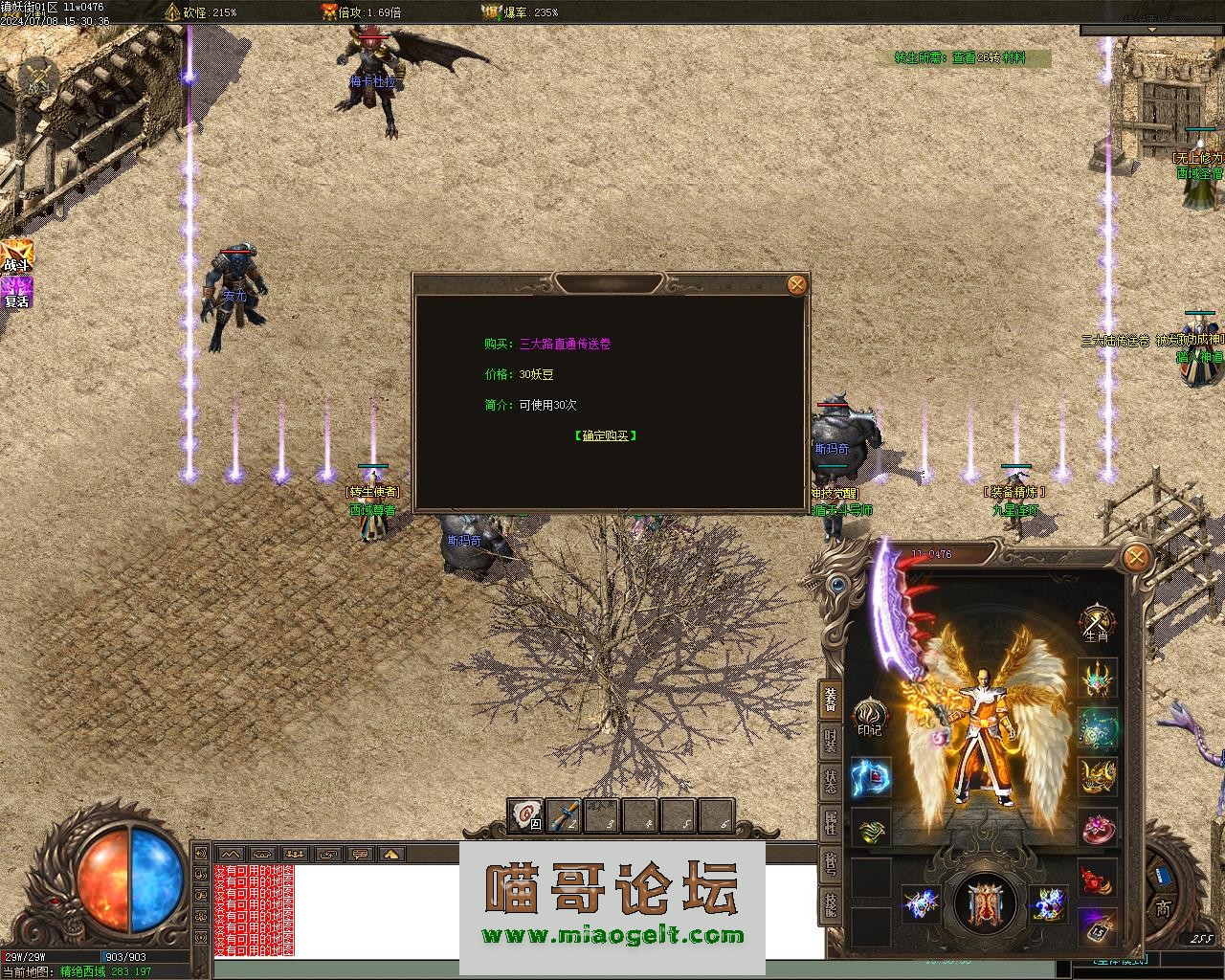Screen dimensions: 1225x980
Task: Close the teleport scroll purchase dialog
Action: pos(796,284)
